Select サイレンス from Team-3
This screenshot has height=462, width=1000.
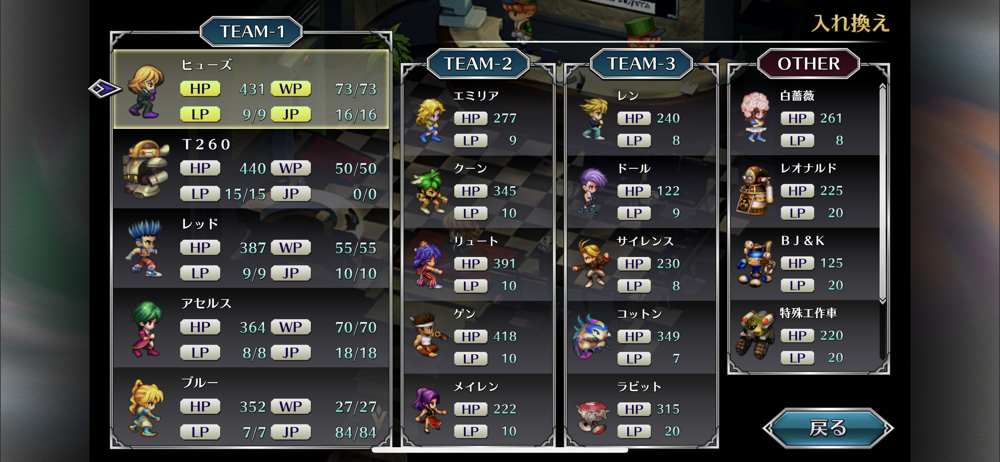coord(641,263)
